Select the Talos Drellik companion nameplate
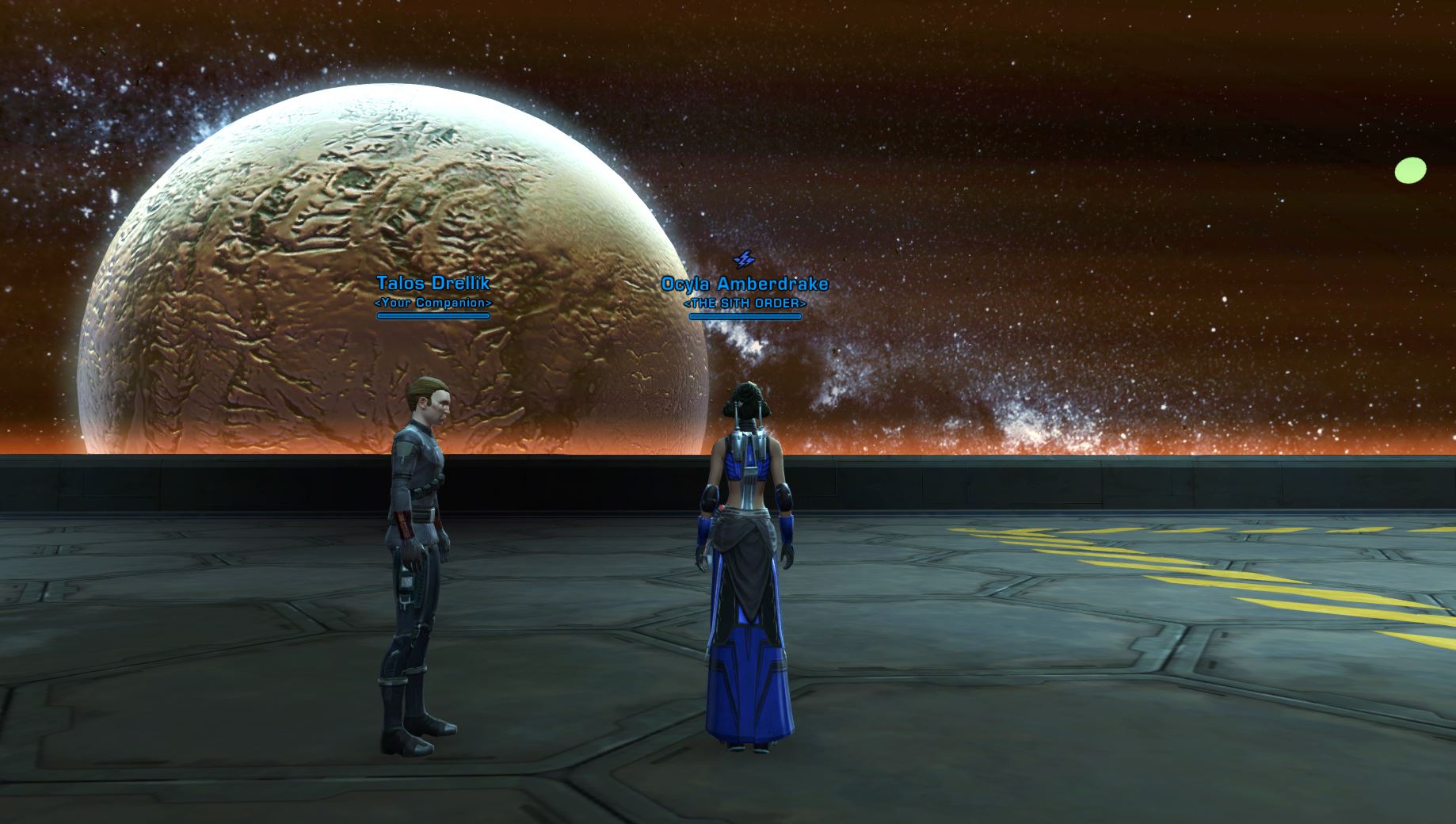 433,284
